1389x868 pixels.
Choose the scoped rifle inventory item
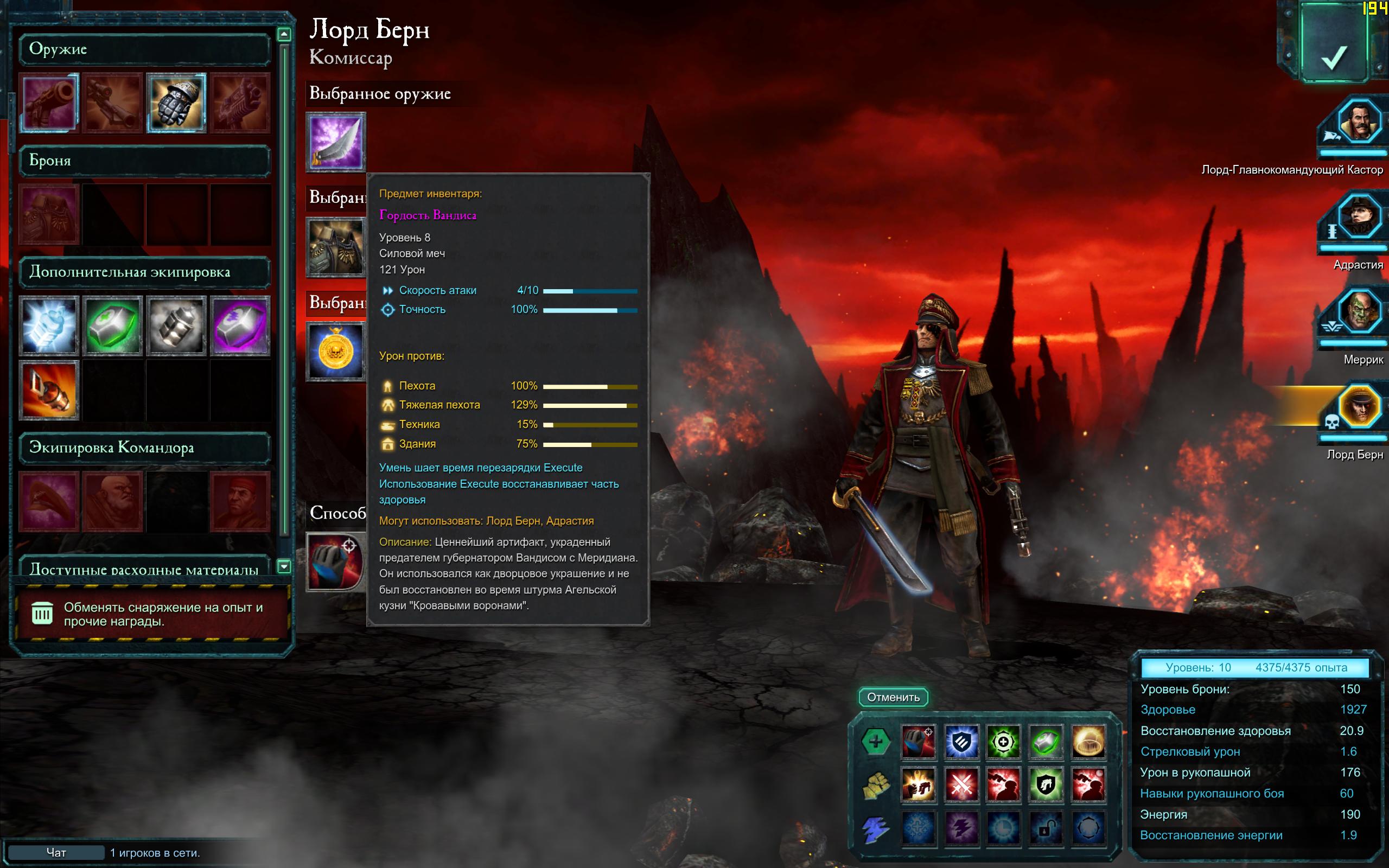point(112,103)
